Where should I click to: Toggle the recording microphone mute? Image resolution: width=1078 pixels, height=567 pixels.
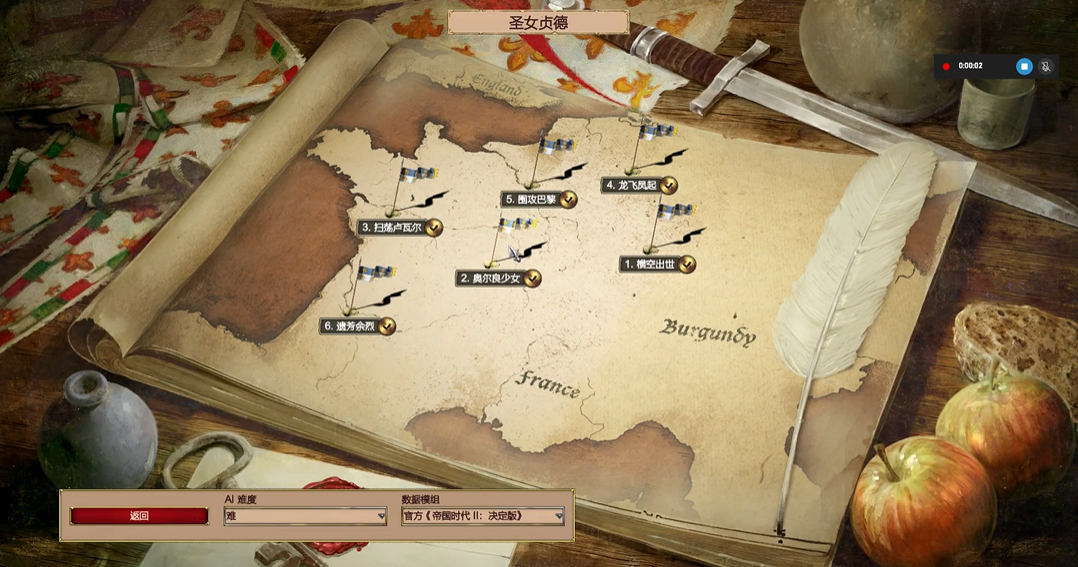1046,66
